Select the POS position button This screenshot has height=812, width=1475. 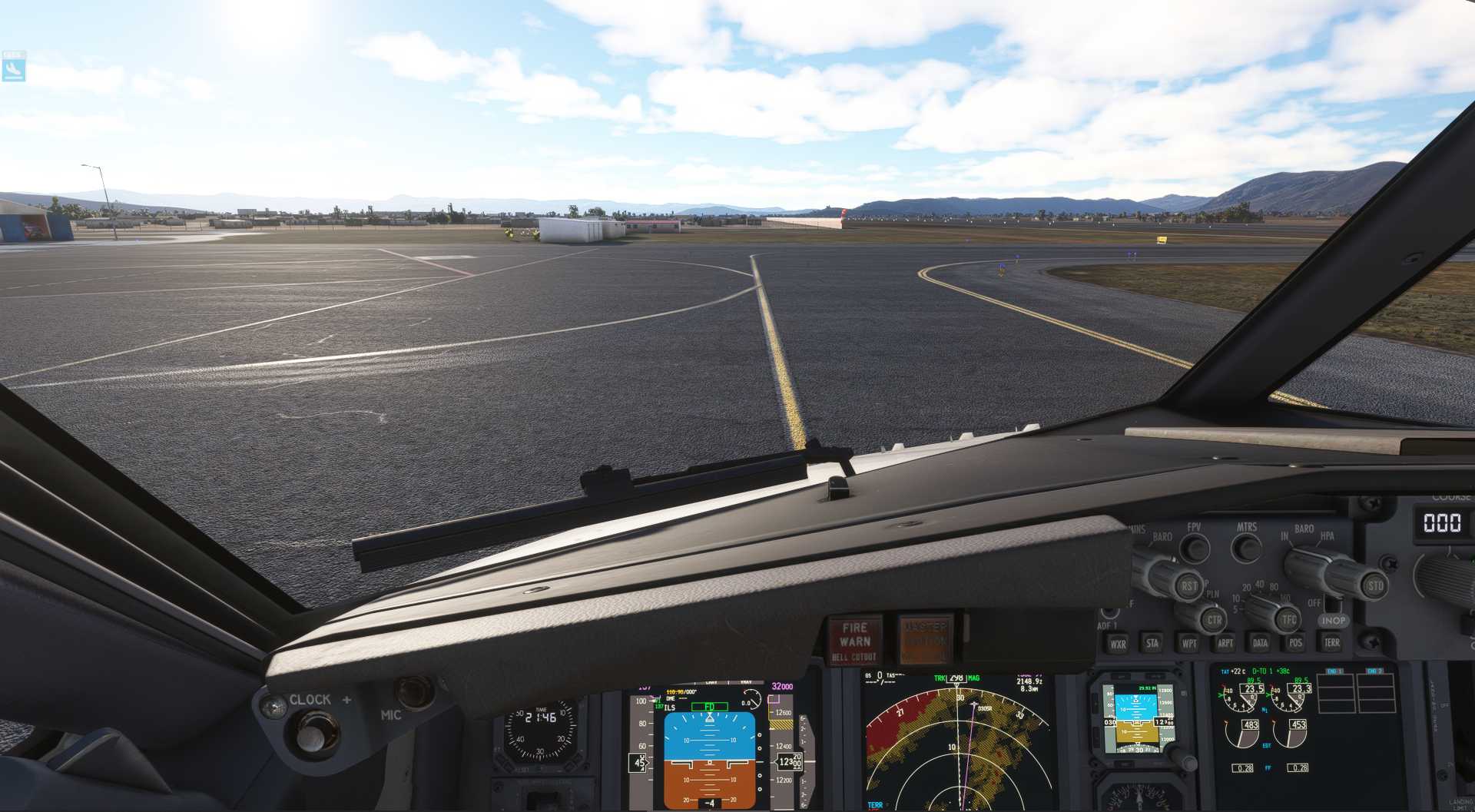(x=1296, y=642)
